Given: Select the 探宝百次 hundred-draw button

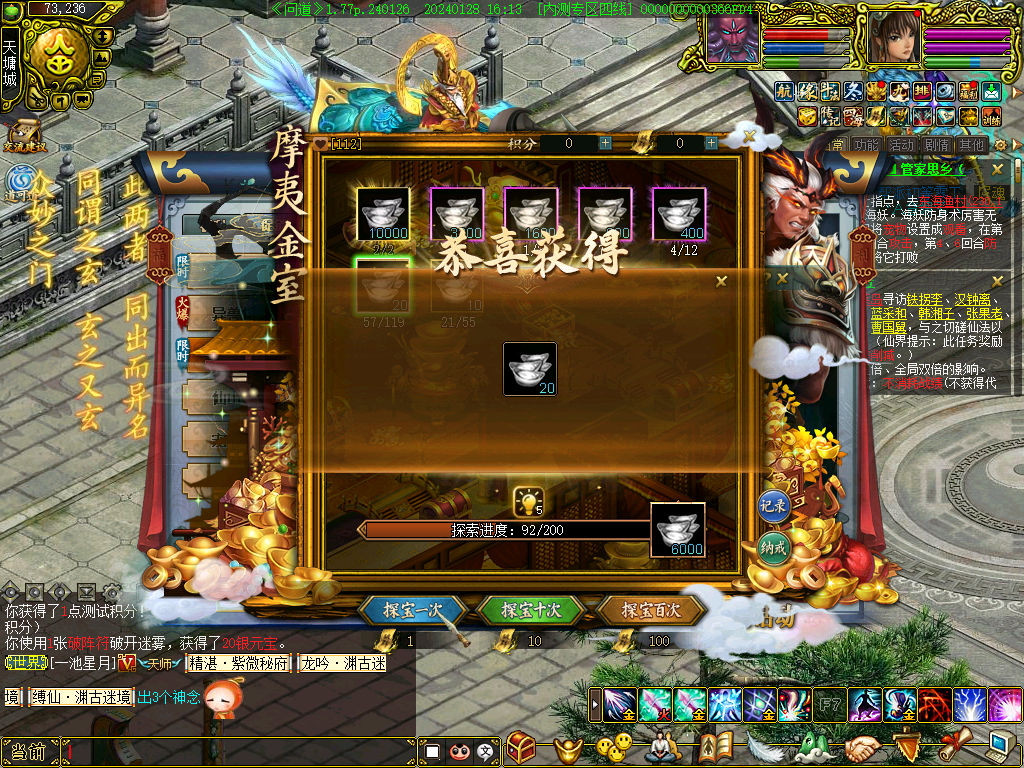Looking at the screenshot, I should click(650, 609).
